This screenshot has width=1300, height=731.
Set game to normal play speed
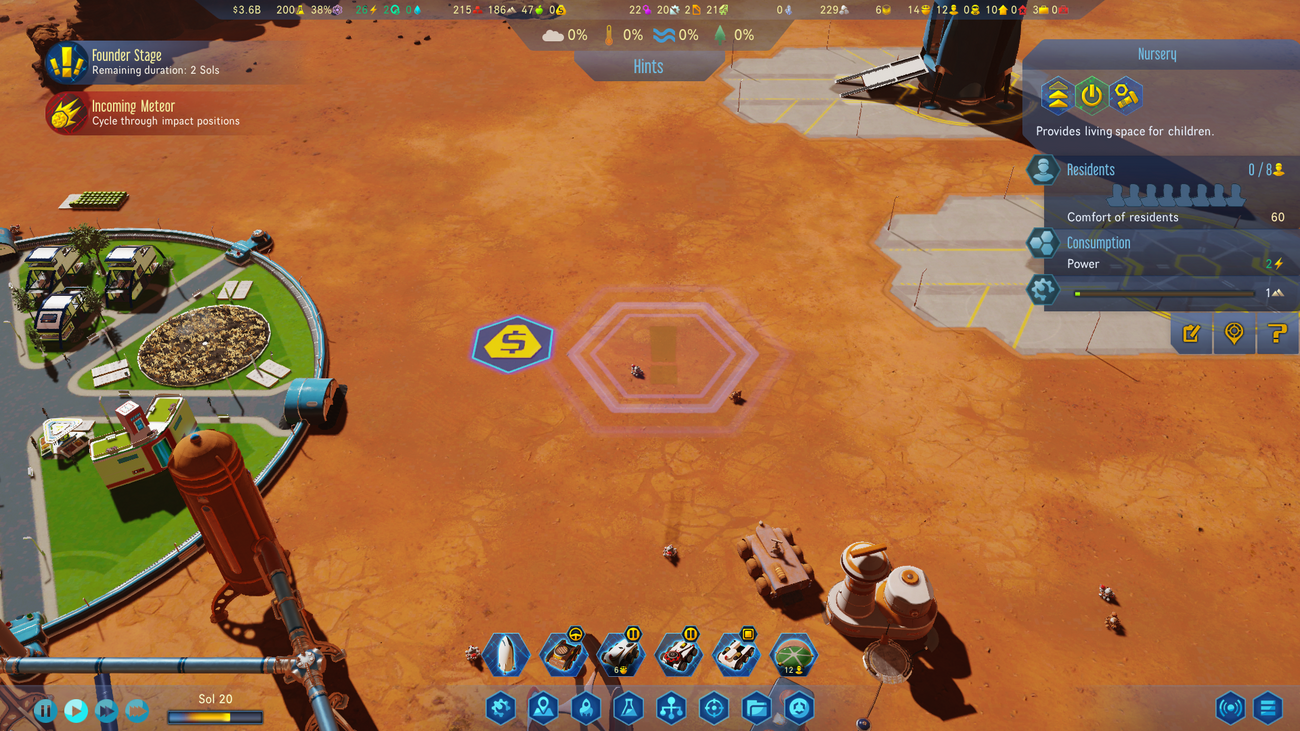click(x=76, y=711)
